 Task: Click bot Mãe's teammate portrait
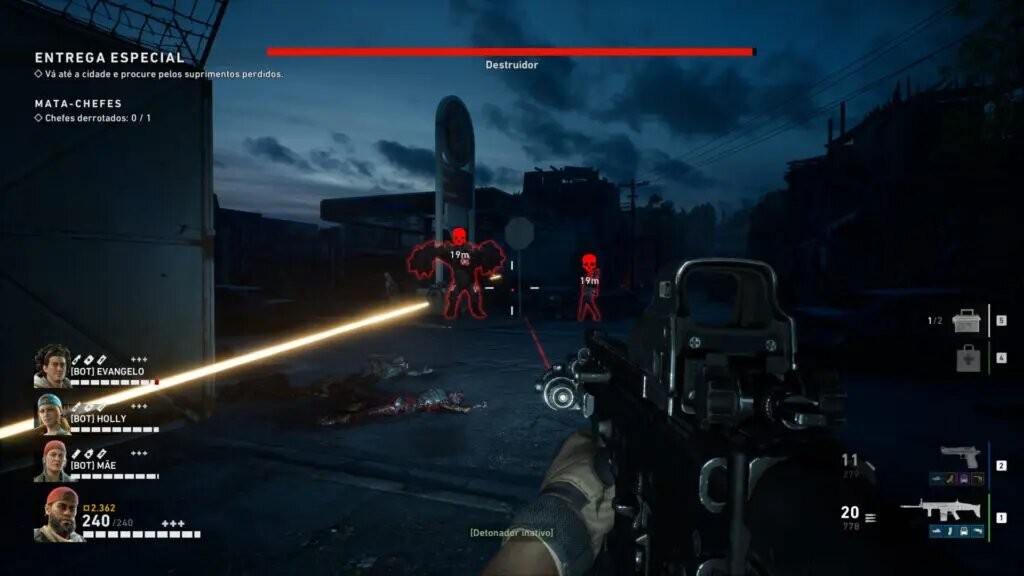click(54, 461)
